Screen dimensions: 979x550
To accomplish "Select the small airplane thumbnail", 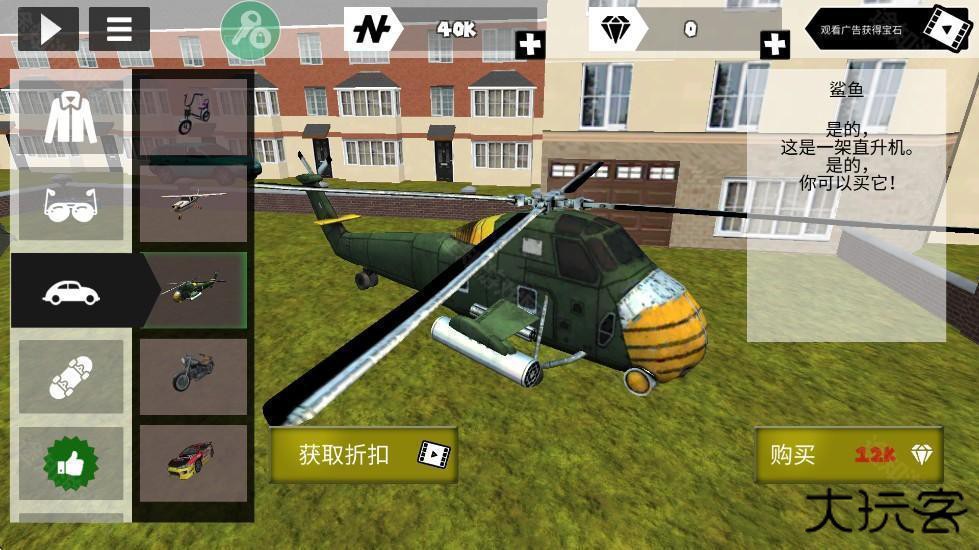I will (x=193, y=202).
